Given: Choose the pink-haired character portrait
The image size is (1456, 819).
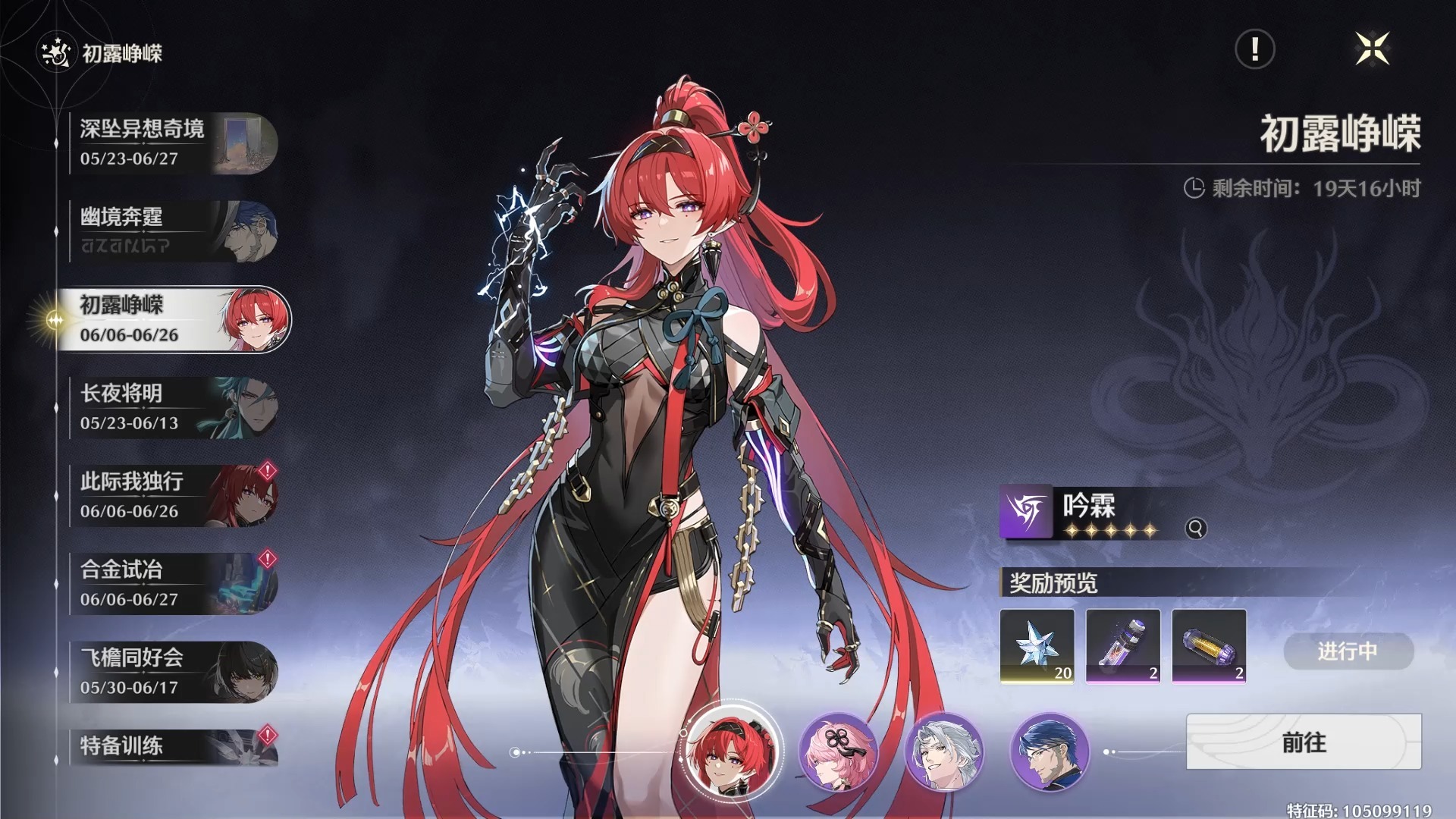Looking at the screenshot, I should coord(838,752).
